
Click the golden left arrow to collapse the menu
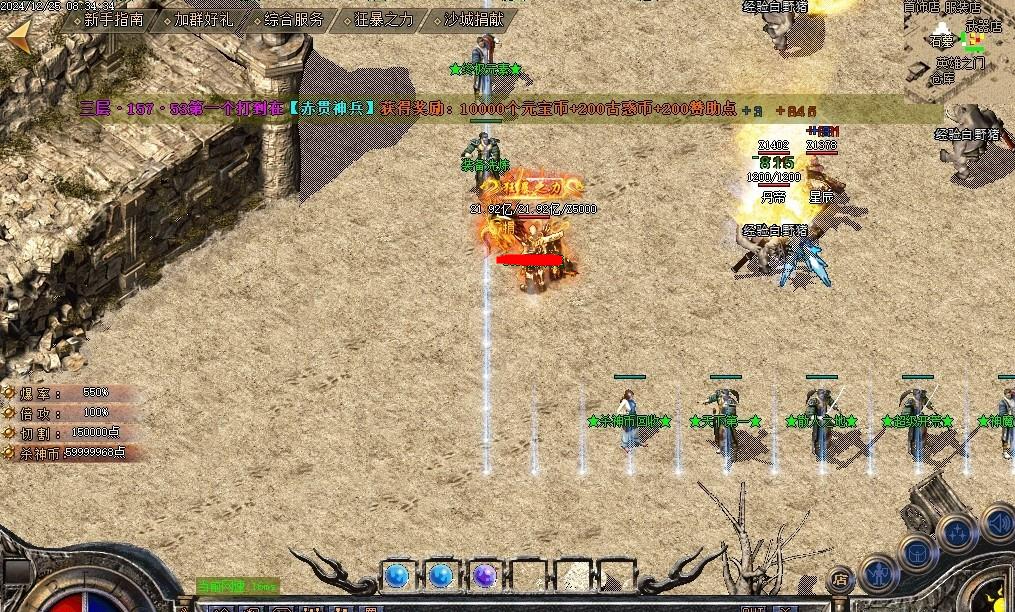(x=18, y=37)
